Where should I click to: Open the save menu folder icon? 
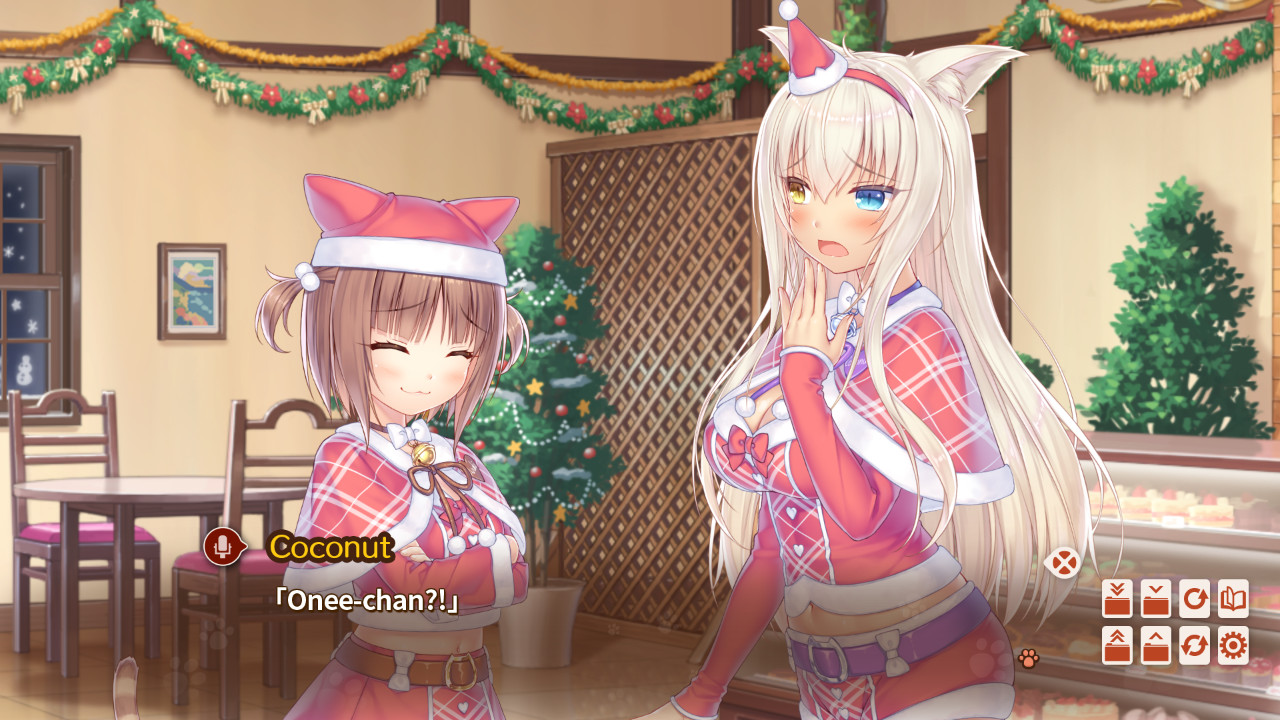[x=1157, y=598]
